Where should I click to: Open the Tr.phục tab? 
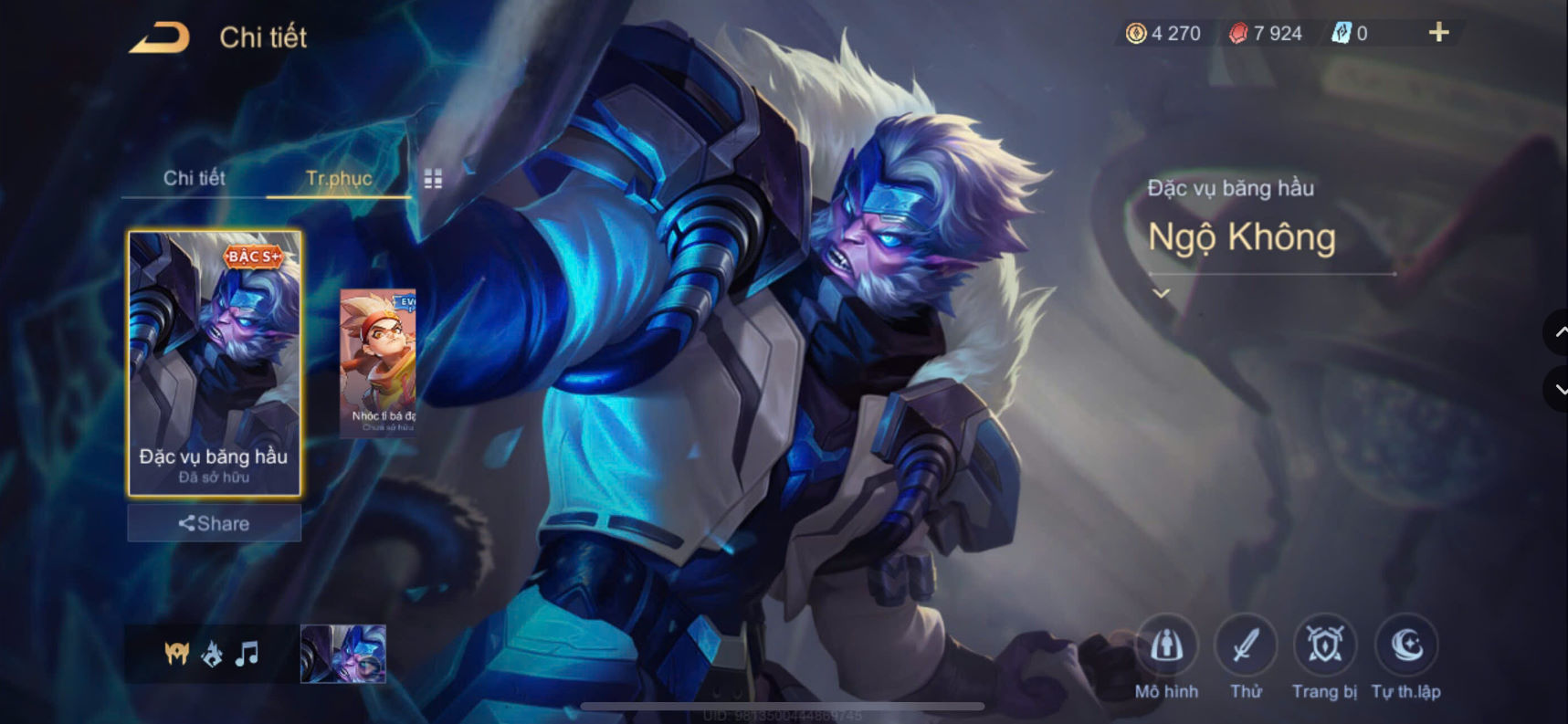[340, 179]
